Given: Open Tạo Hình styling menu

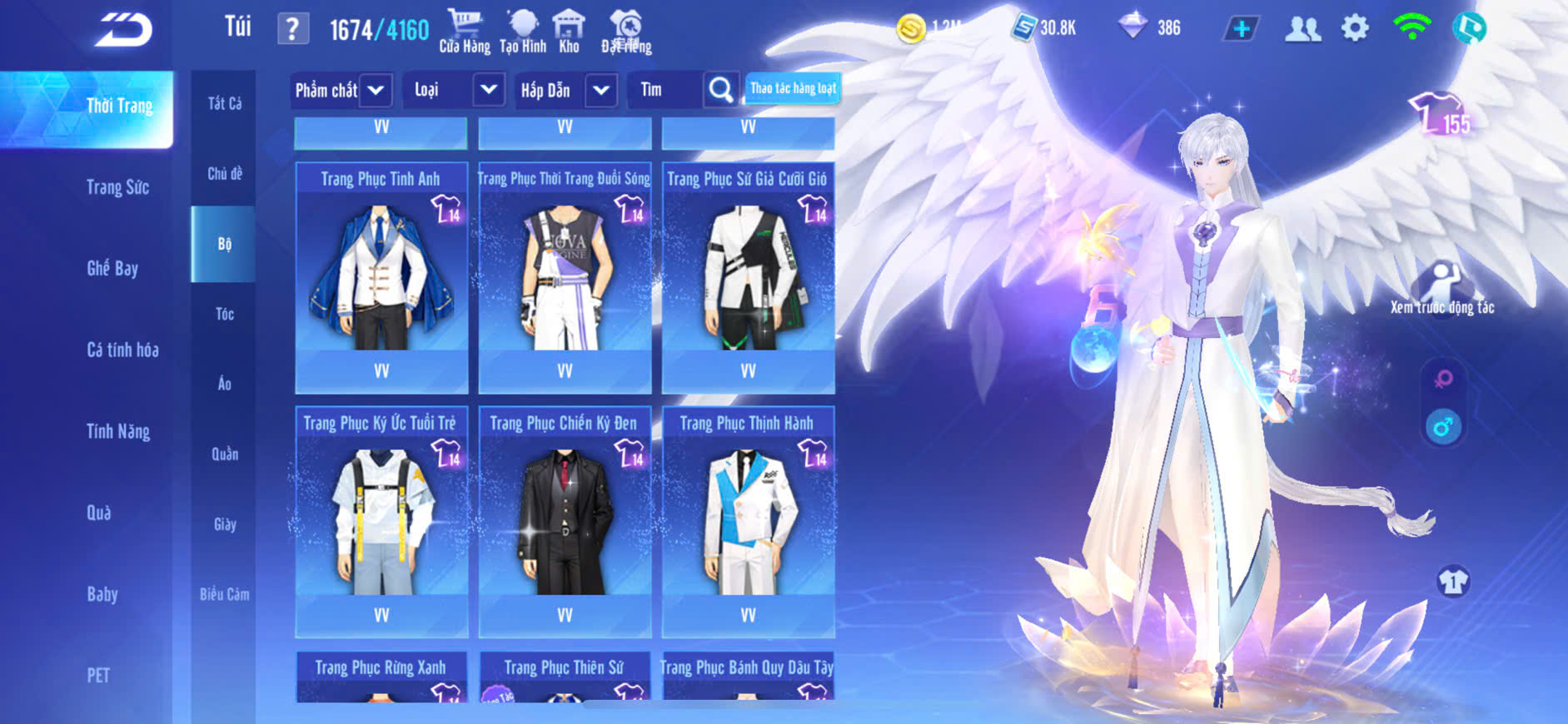Looking at the screenshot, I should click(523, 32).
